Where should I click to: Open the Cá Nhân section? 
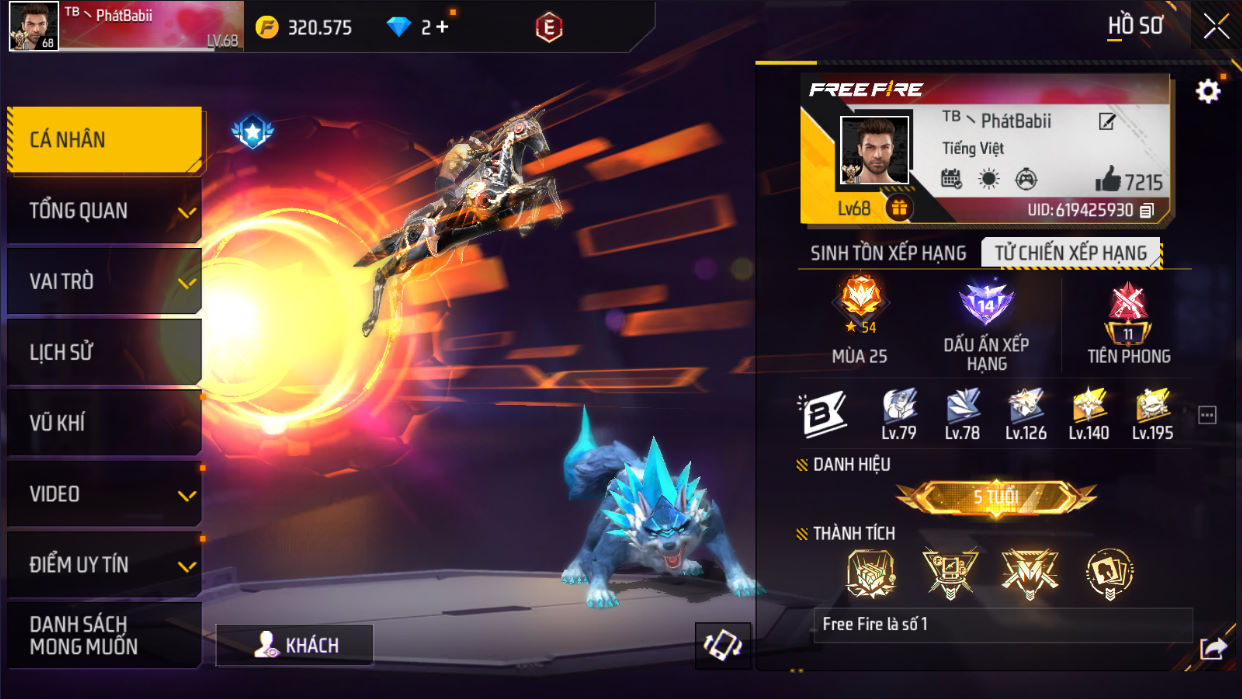tap(104, 140)
